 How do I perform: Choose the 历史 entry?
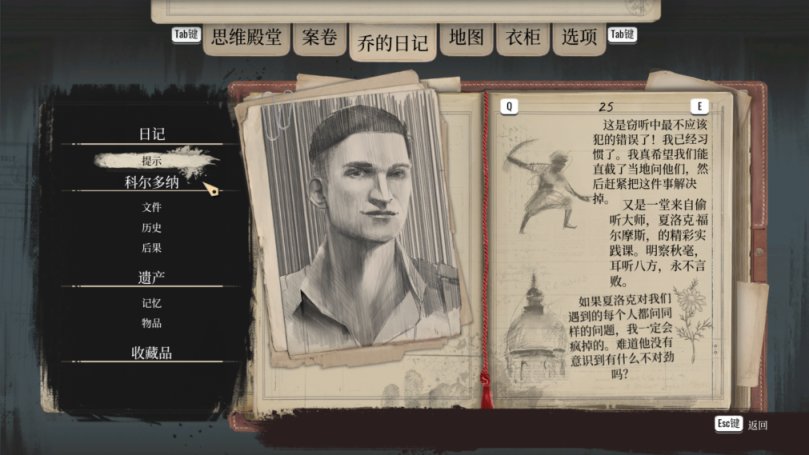(x=152, y=227)
